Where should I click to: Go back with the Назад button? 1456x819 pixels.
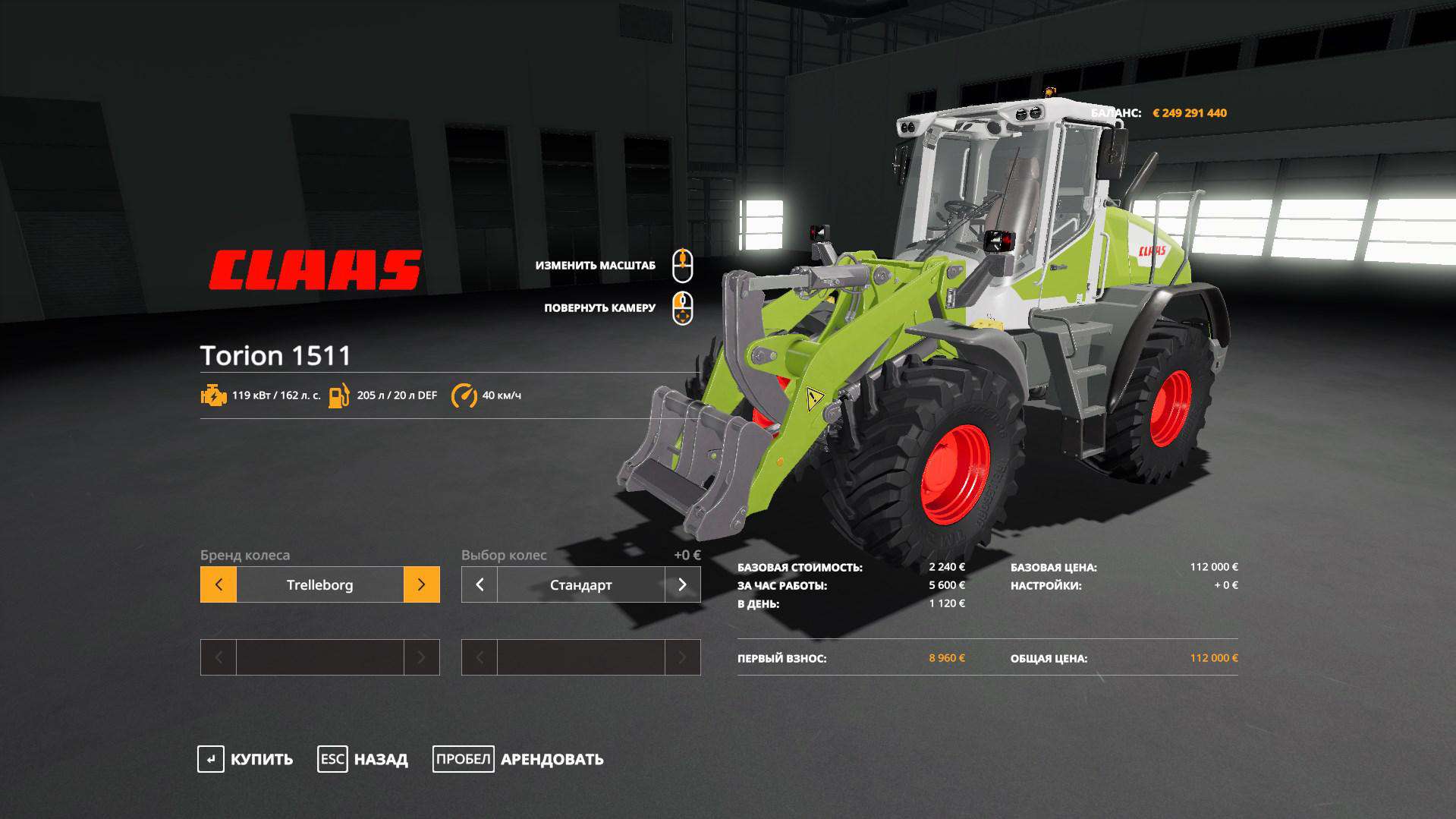point(363,759)
